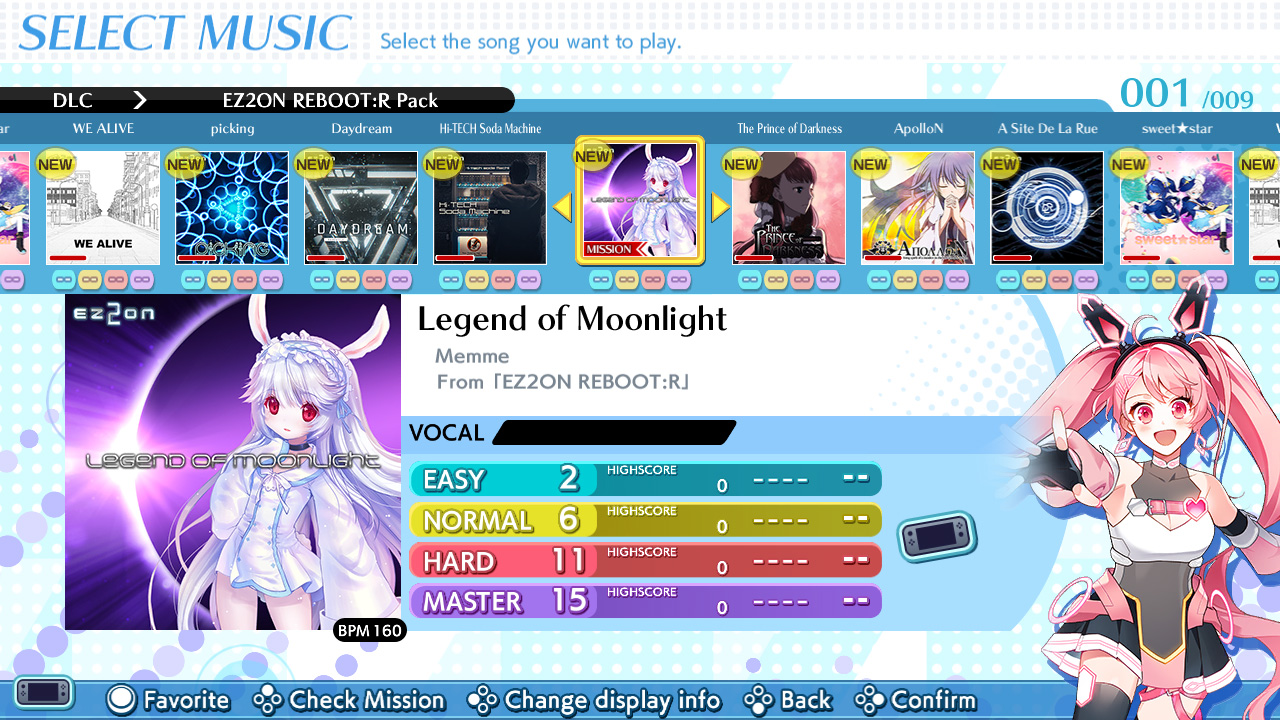1280x720 pixels.
Task: Click the yellow right arrow beside the song
Action: pyautogui.click(x=718, y=207)
